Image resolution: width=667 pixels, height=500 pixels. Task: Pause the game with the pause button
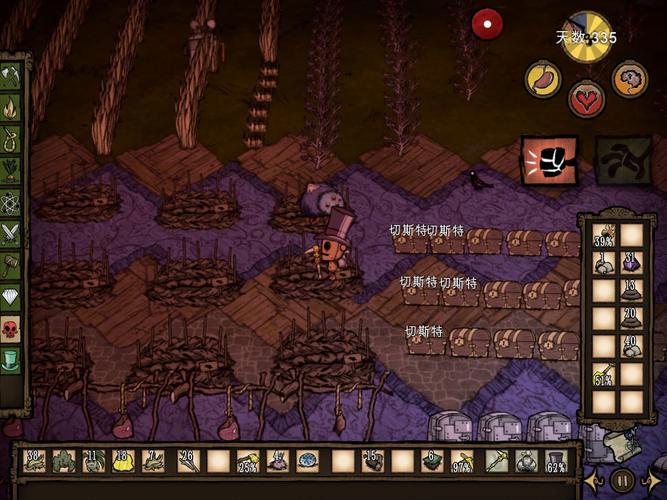point(623,478)
